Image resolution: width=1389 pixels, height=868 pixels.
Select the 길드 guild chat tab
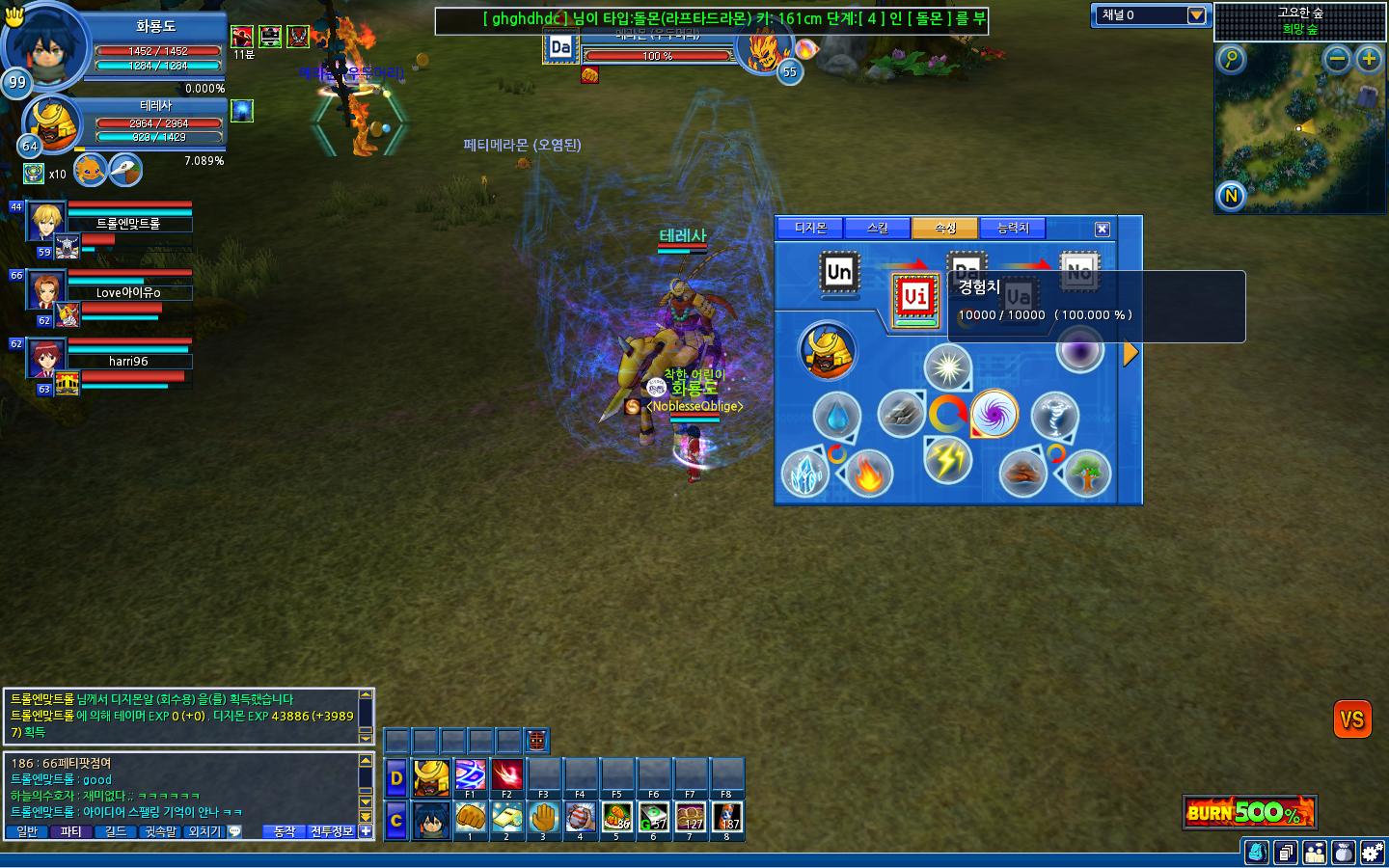point(116,831)
